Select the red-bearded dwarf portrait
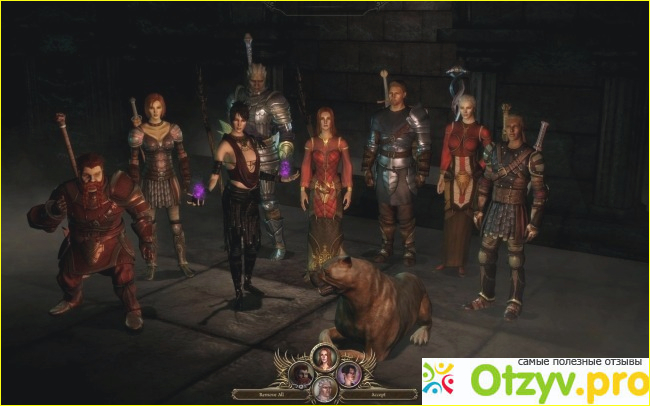Image resolution: width=650 pixels, height=406 pixels. pyautogui.click(x=300, y=373)
